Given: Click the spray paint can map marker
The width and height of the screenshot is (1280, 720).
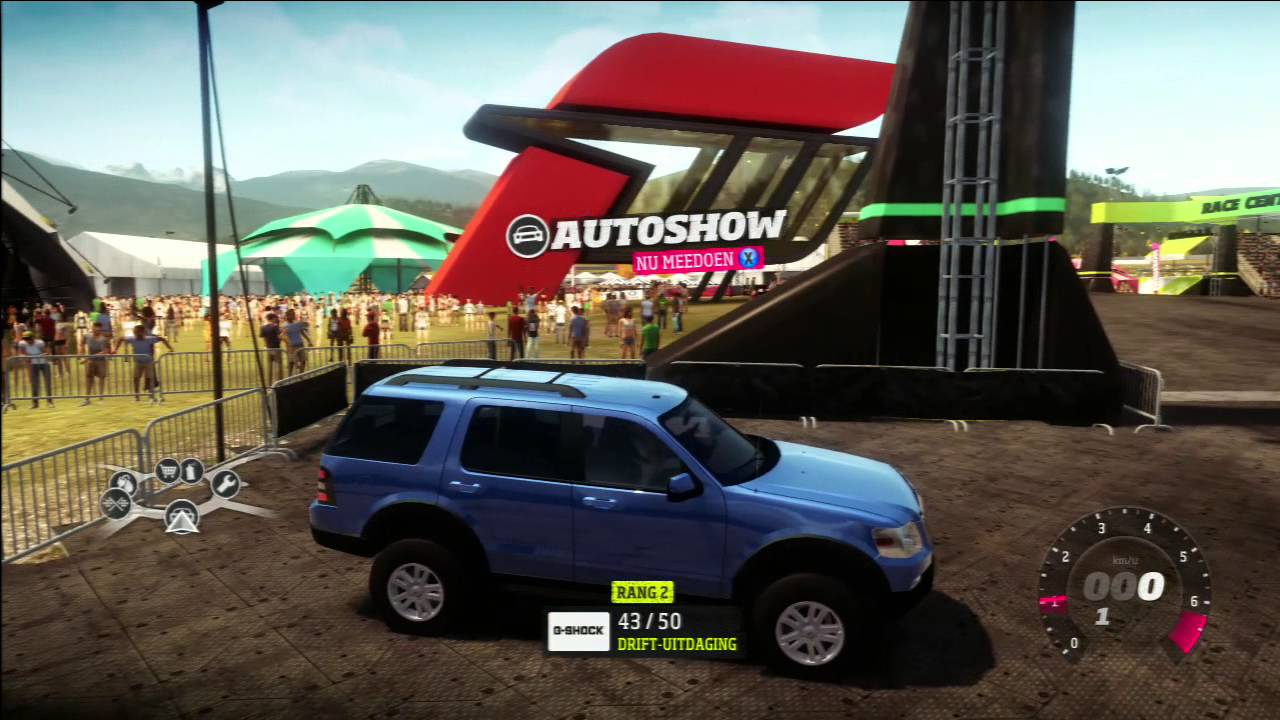Looking at the screenshot, I should (191, 470).
